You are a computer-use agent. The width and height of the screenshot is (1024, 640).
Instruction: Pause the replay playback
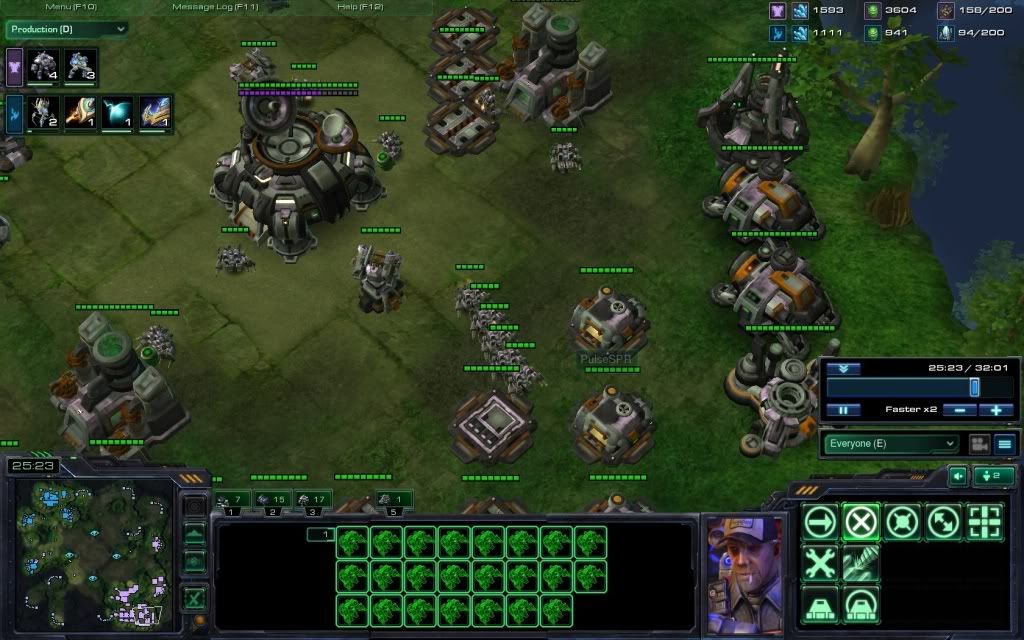point(843,410)
